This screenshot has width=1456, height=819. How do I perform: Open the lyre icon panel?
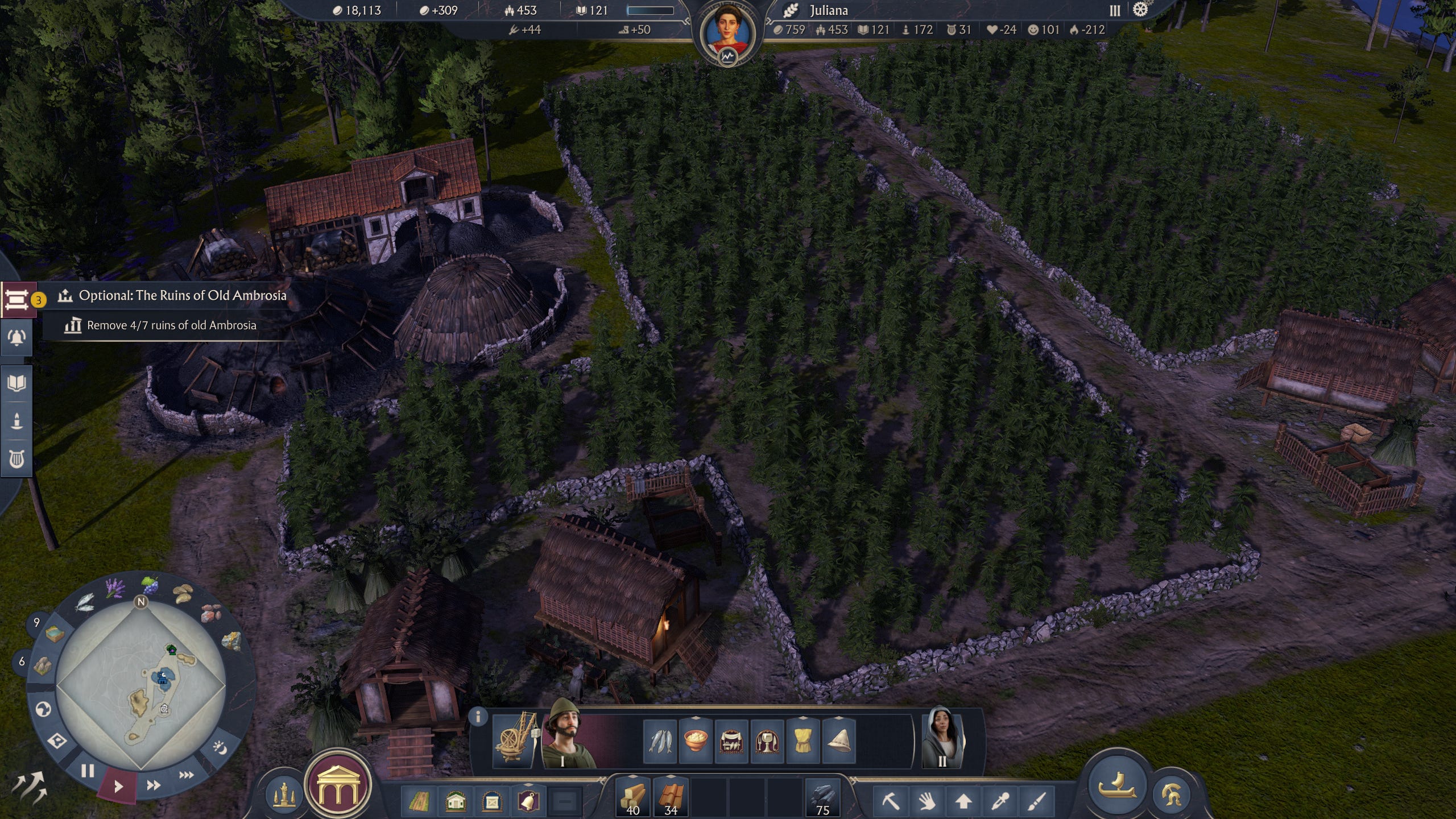16,458
